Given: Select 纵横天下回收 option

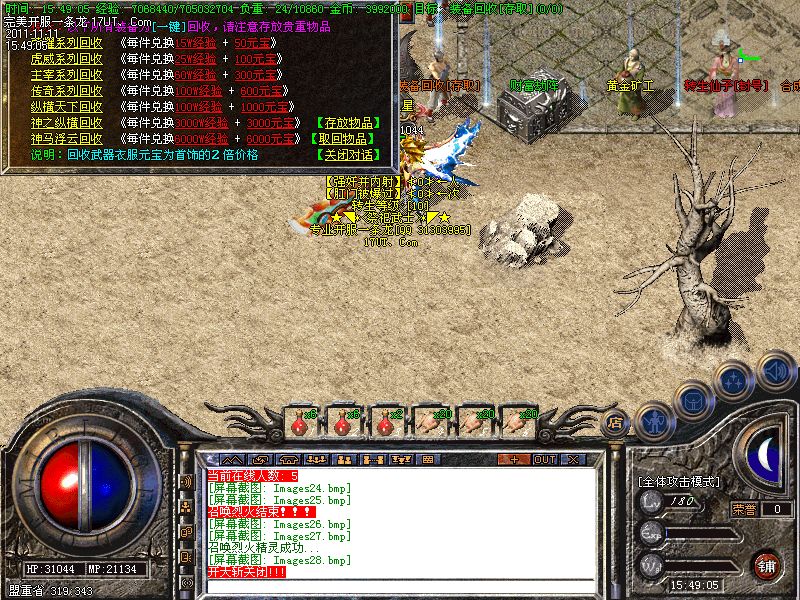Looking at the screenshot, I should point(66,107).
